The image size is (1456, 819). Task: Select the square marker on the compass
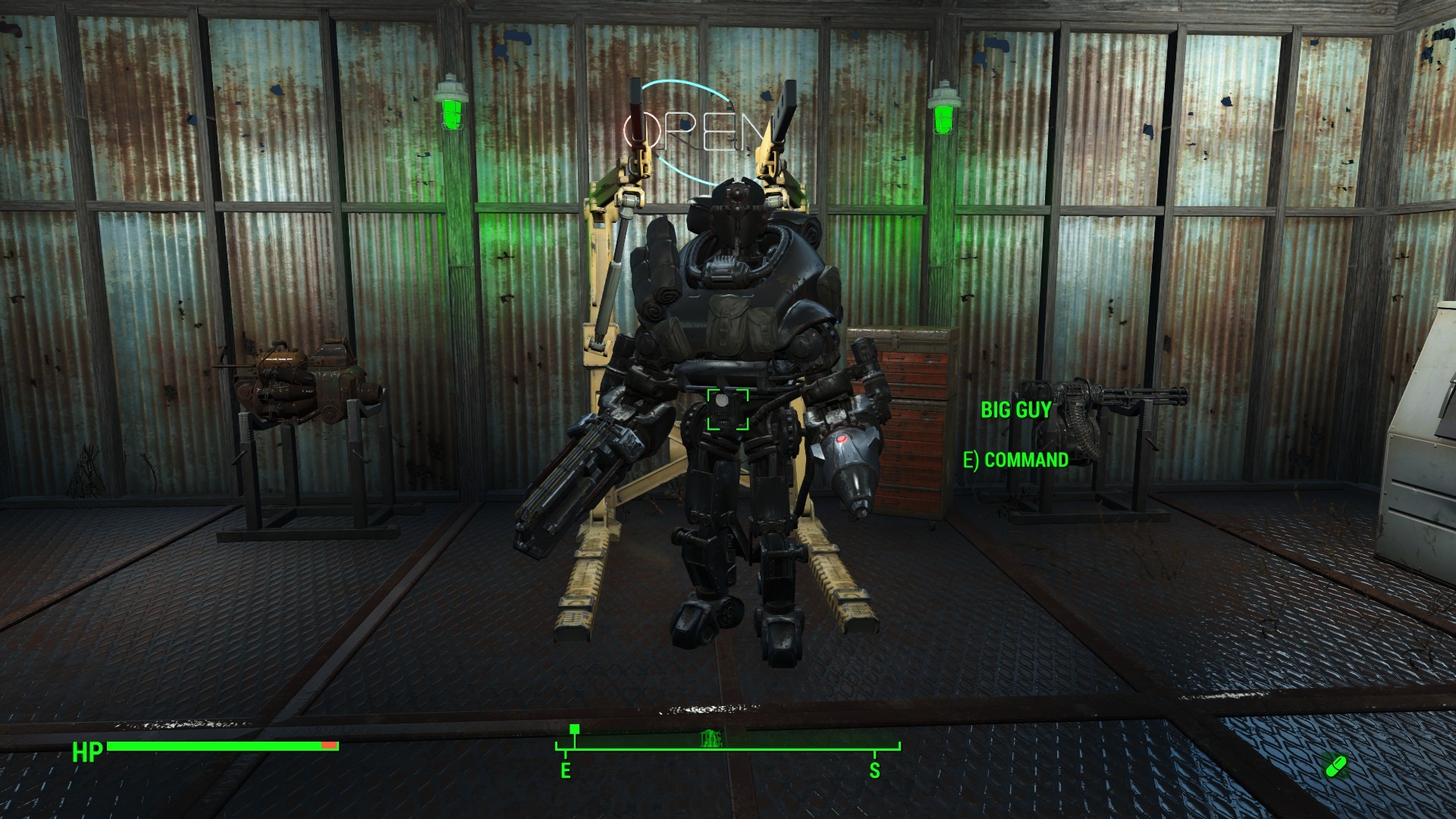(575, 730)
